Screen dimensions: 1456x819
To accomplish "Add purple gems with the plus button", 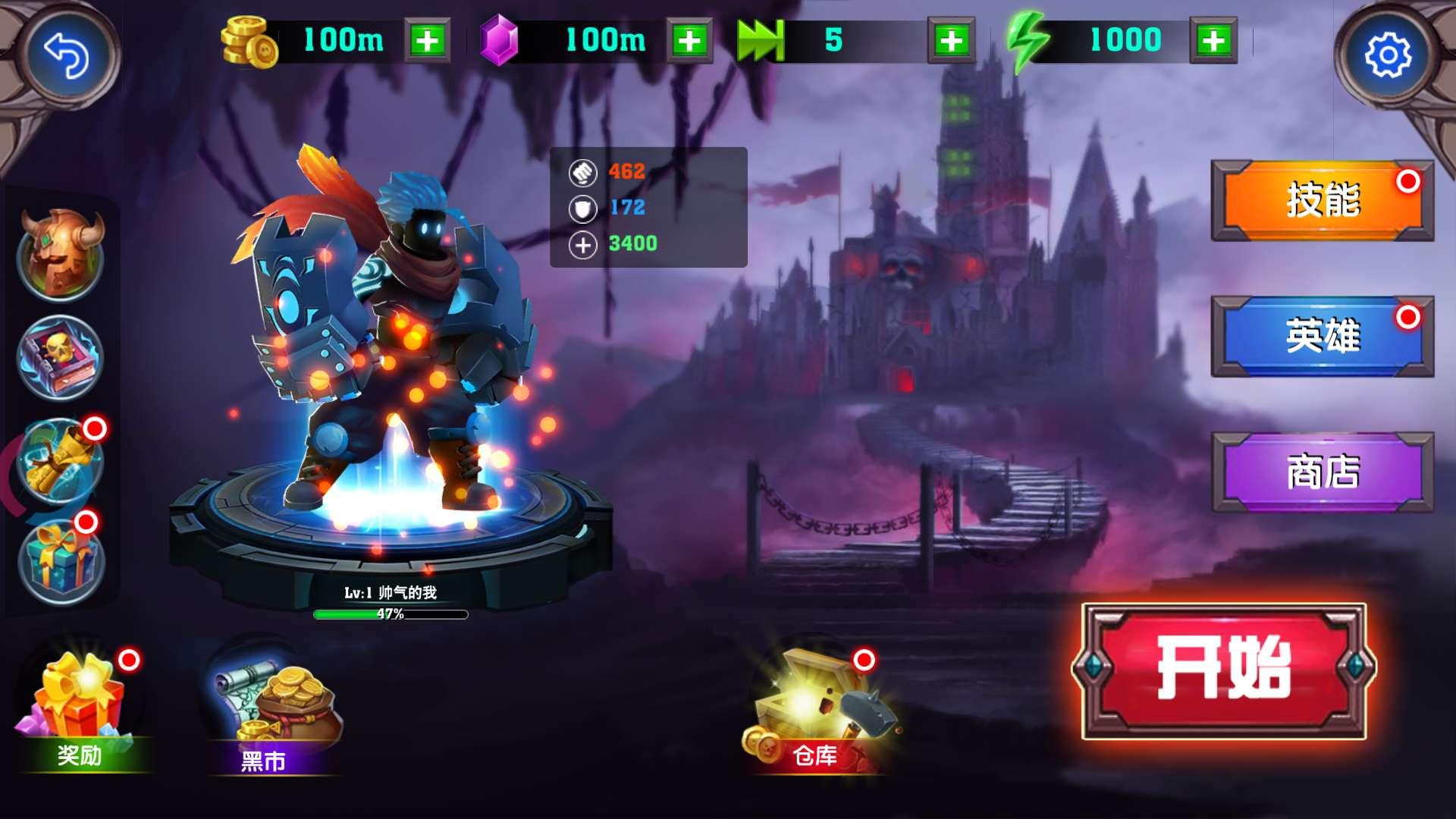I will (x=689, y=40).
